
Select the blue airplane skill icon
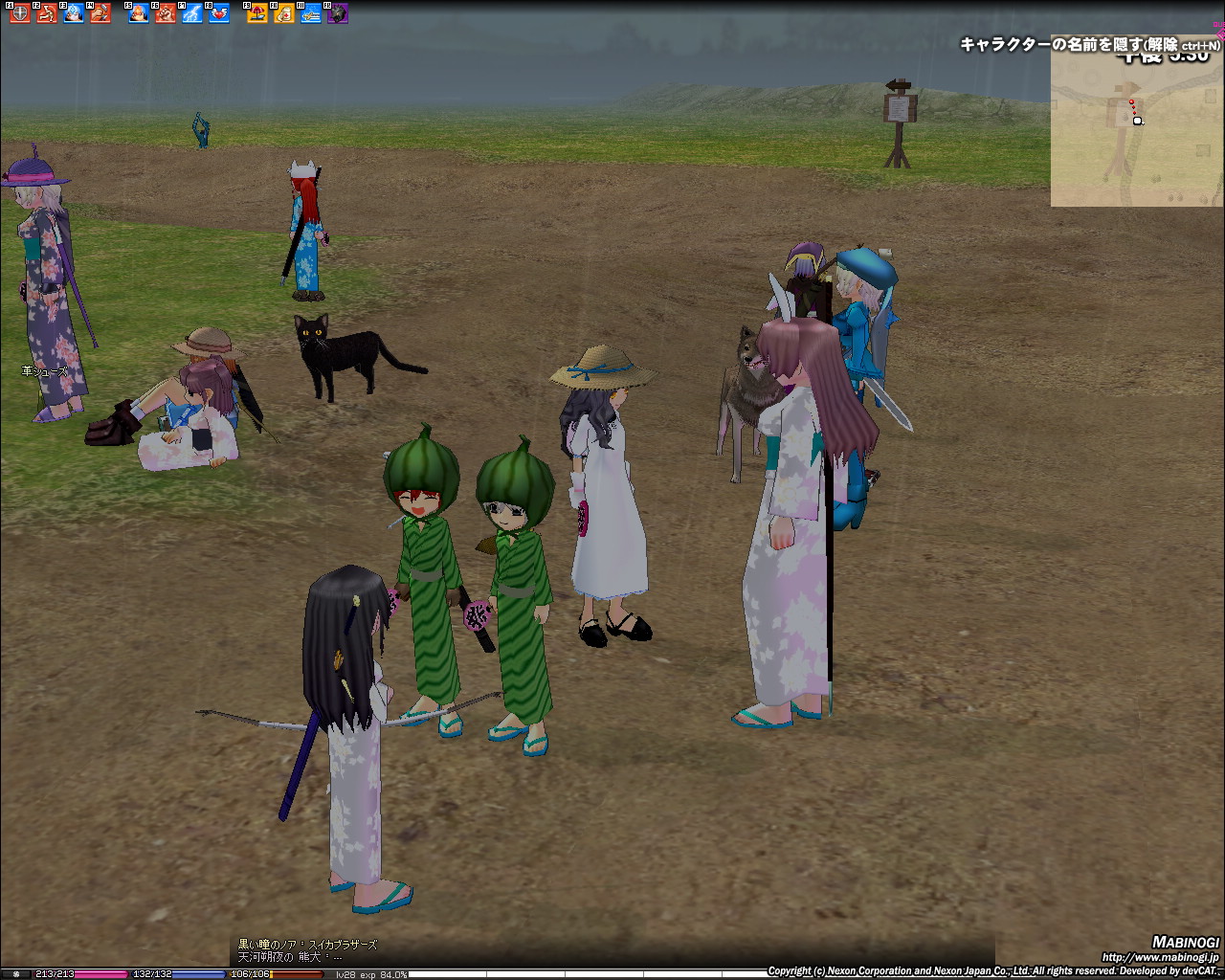[311, 13]
